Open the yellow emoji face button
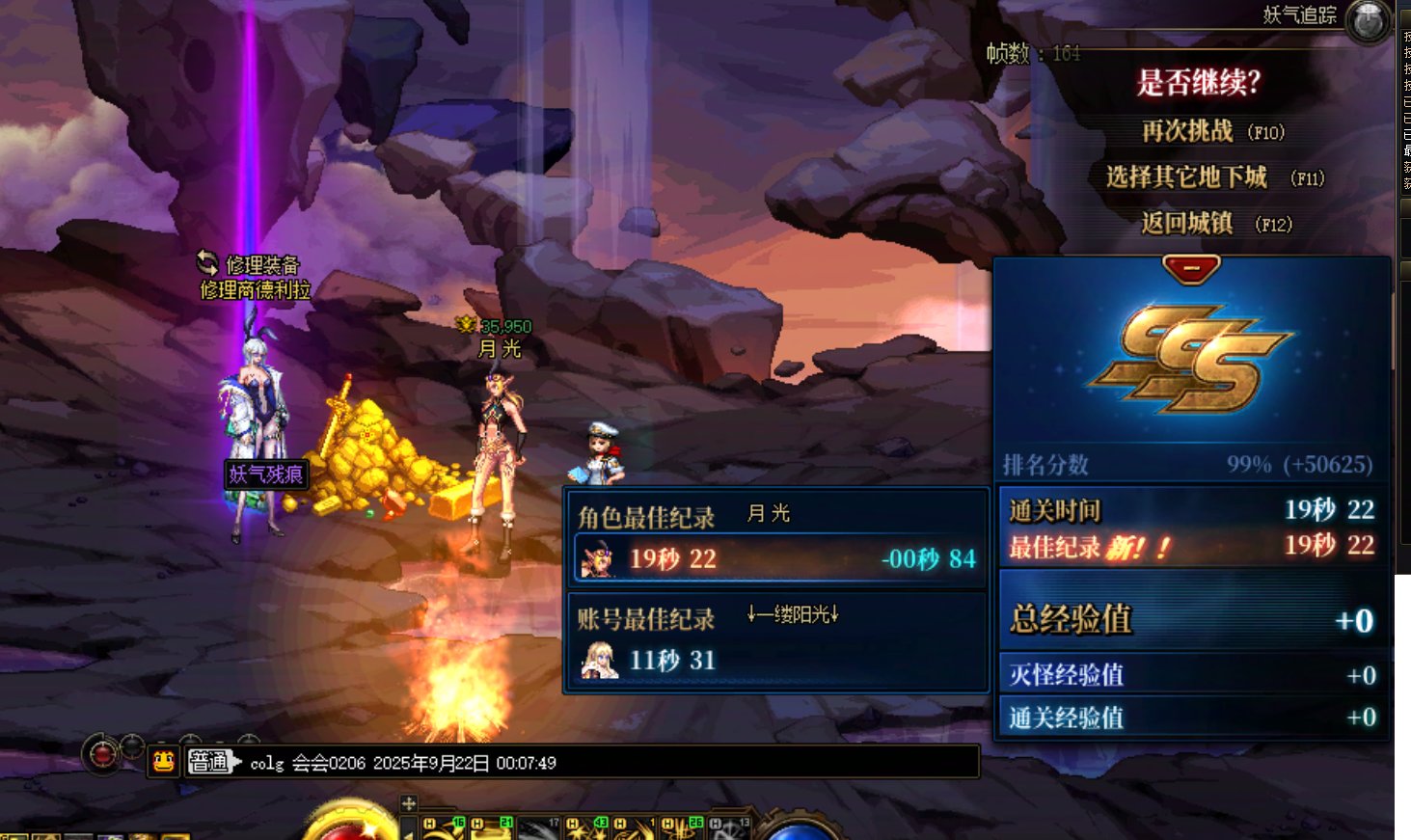The width and height of the screenshot is (1411, 840). pyautogui.click(x=164, y=762)
